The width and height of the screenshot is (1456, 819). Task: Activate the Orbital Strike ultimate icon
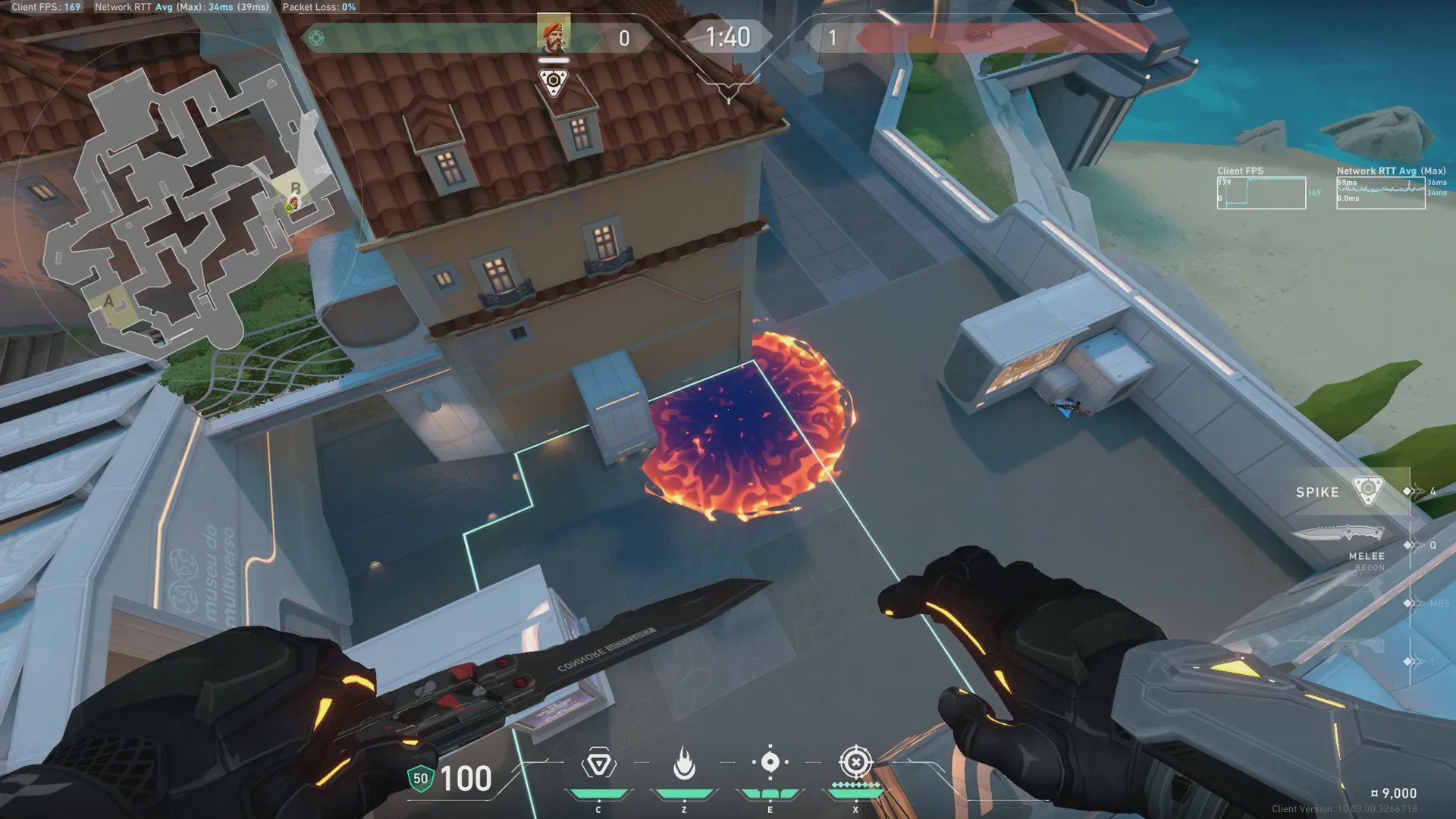point(855,762)
